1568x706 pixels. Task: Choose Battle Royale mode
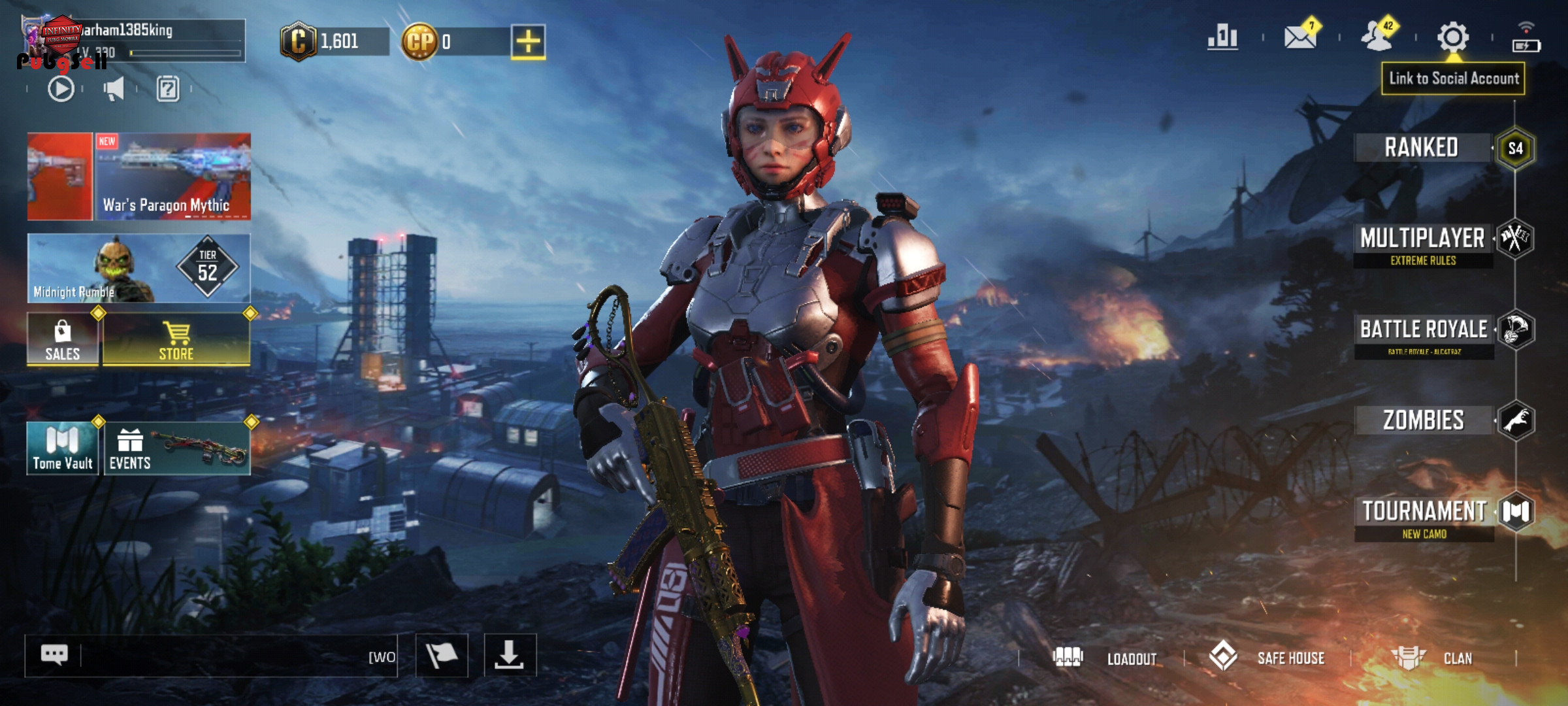1424,330
